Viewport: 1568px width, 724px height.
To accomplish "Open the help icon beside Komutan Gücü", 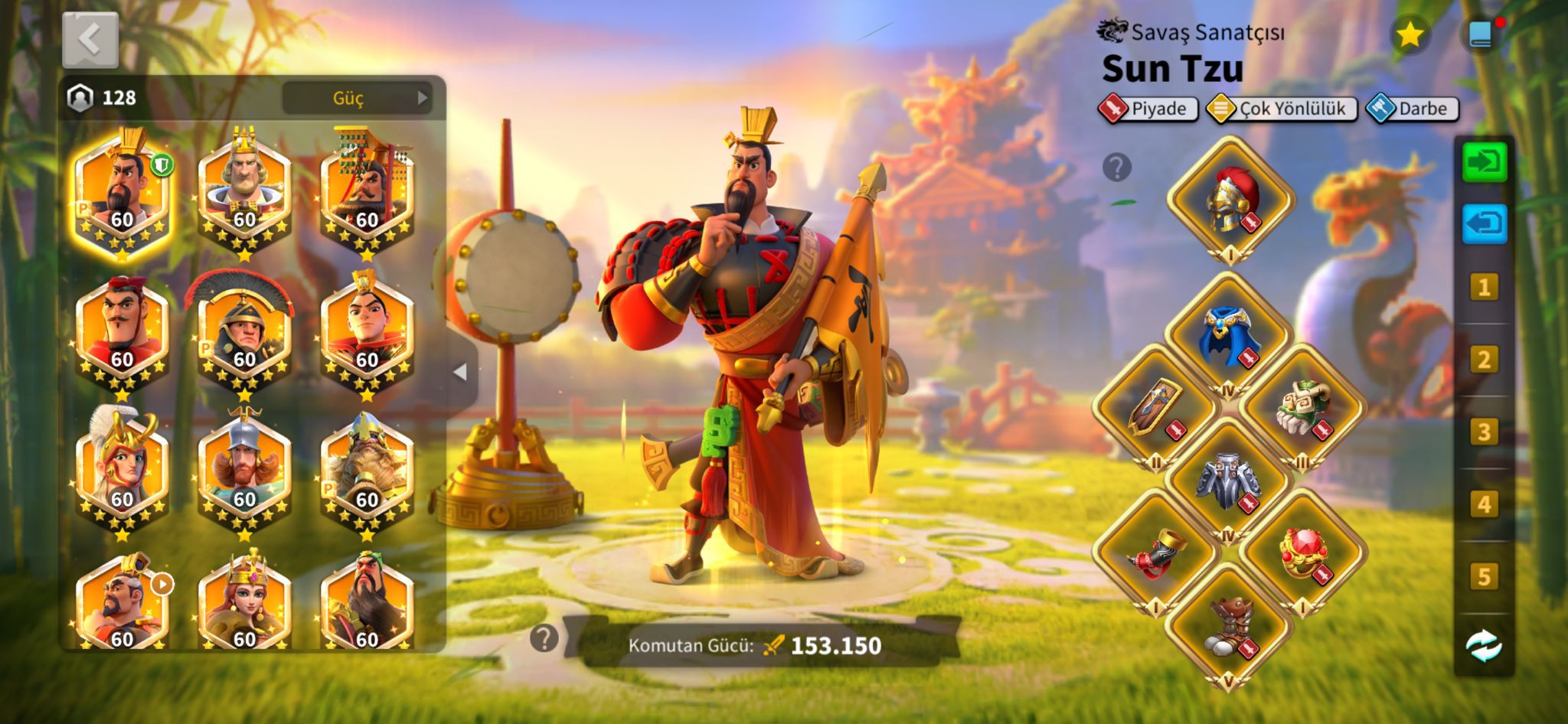I will pos(544,638).
